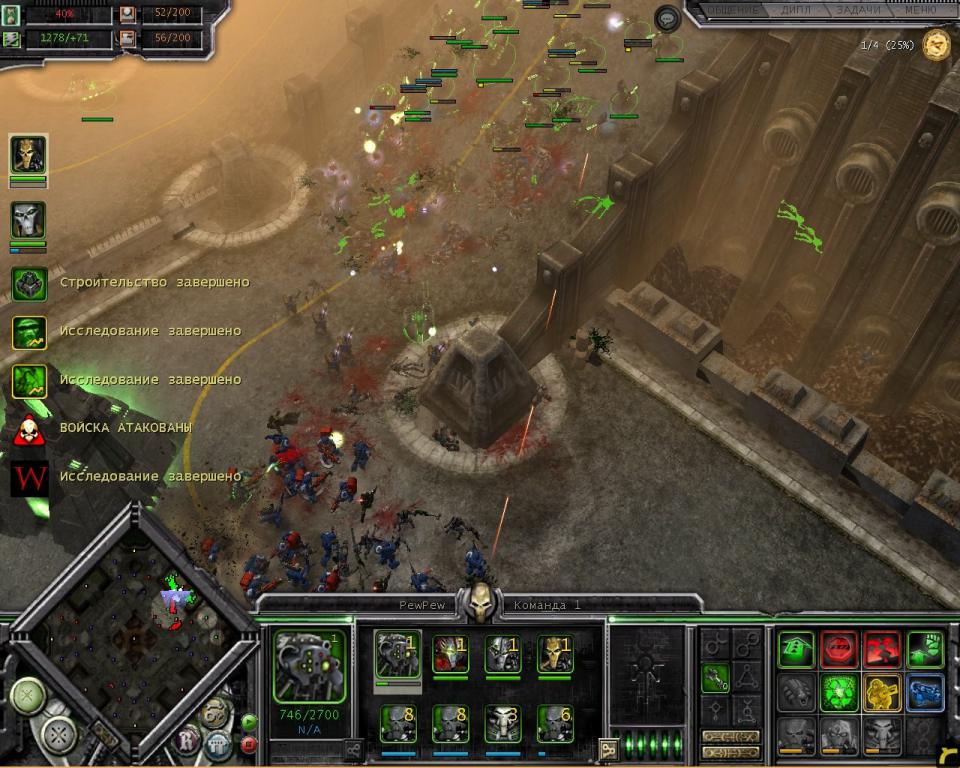The image size is (960, 768).
Task: Activate the green recycle-symbol ability
Action: click(839, 692)
